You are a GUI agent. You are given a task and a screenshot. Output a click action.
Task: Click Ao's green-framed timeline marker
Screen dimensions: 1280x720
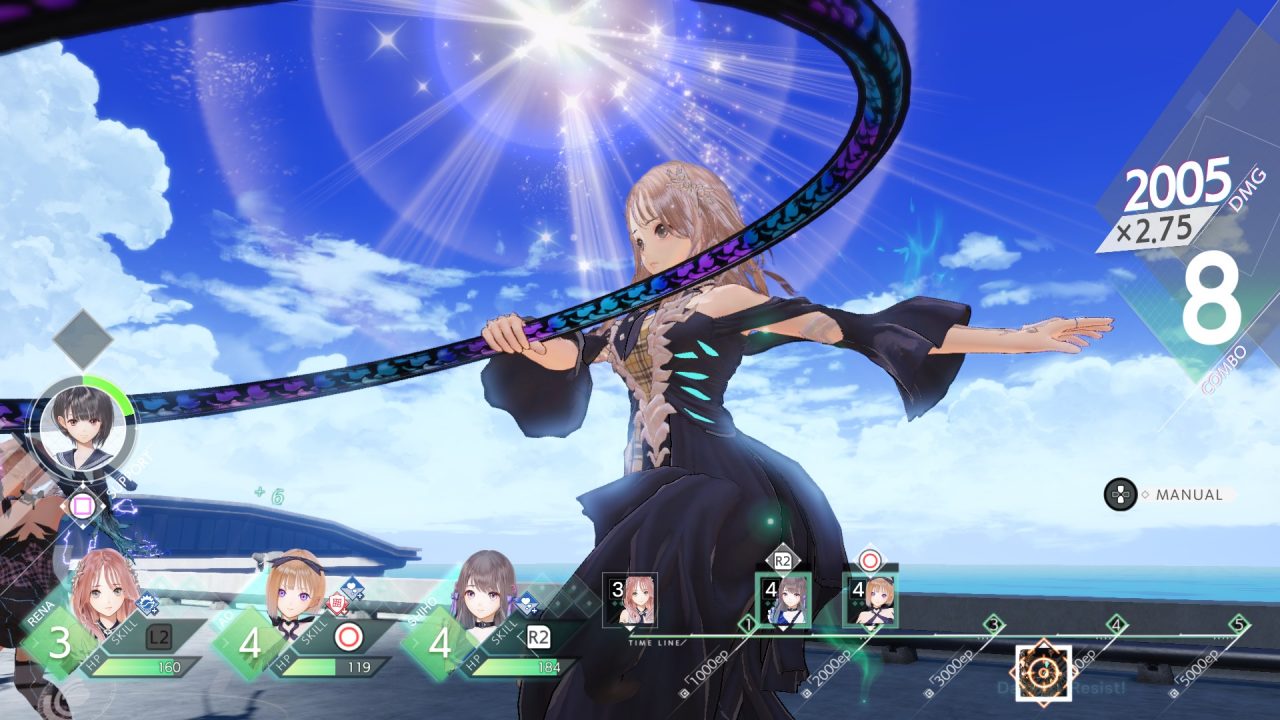pyautogui.click(x=870, y=600)
